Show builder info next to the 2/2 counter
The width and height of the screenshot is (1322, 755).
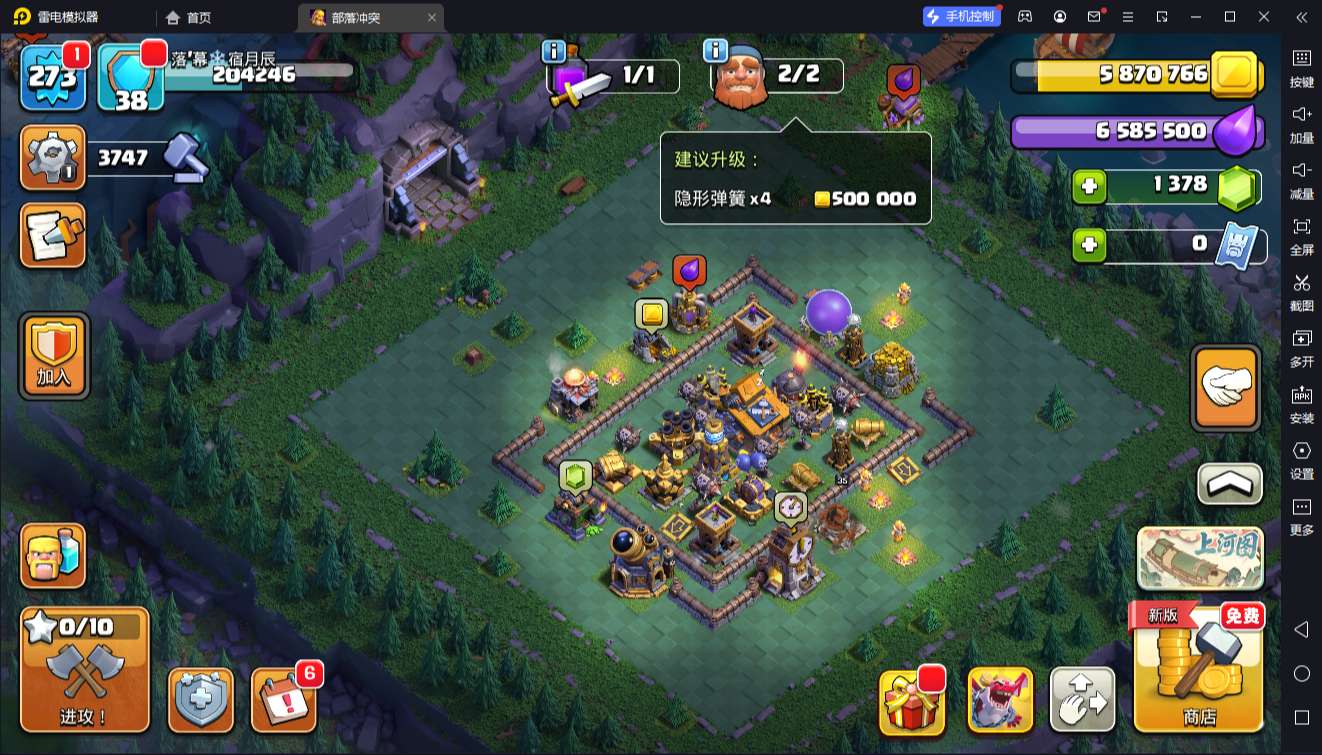715,51
